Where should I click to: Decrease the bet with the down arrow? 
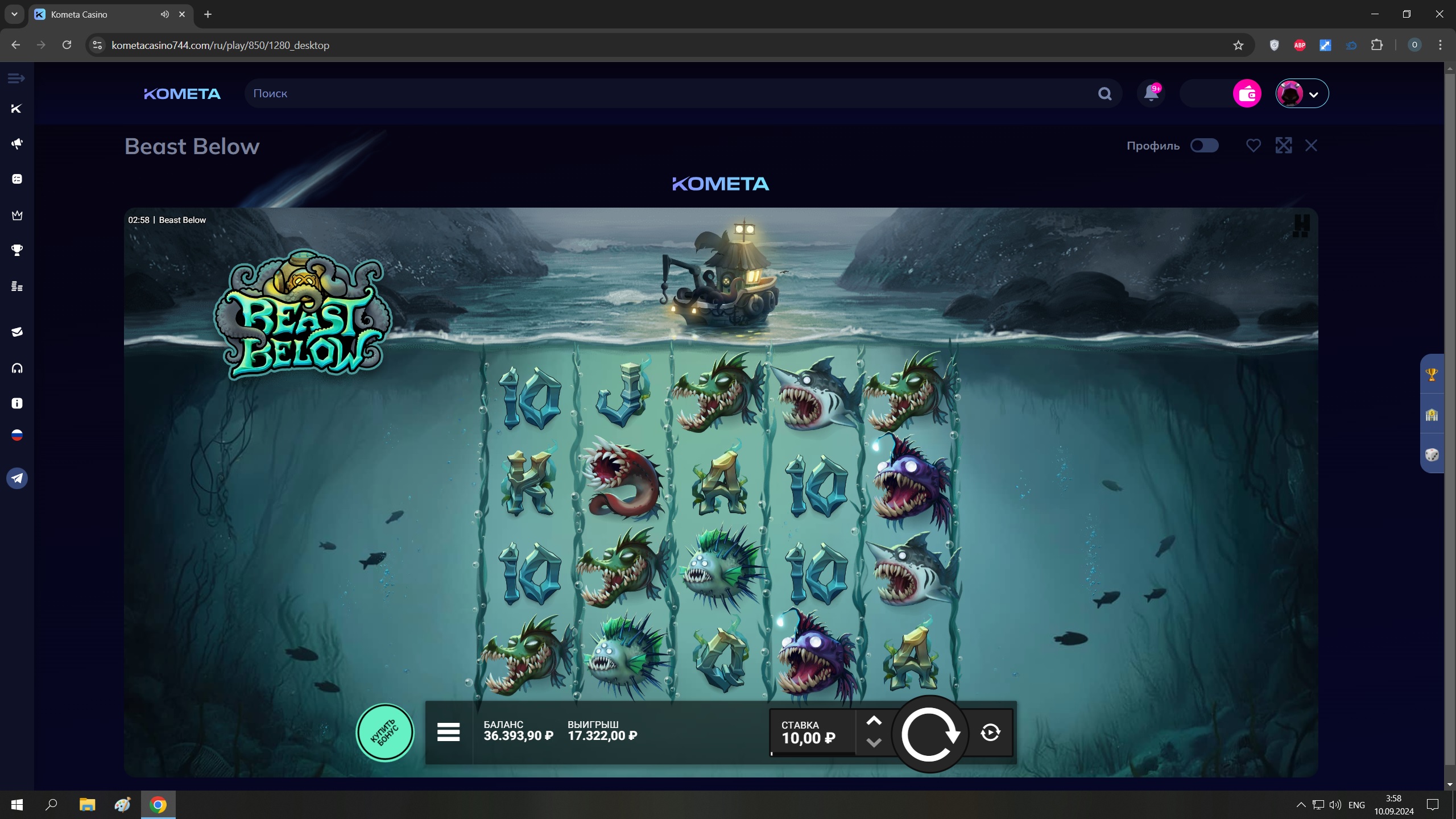pos(874,743)
